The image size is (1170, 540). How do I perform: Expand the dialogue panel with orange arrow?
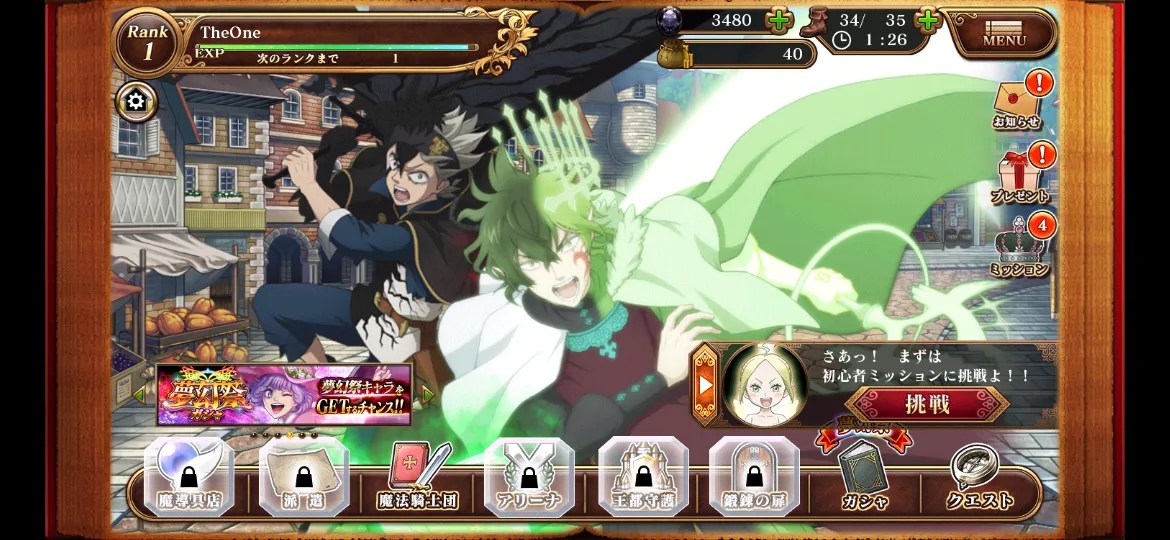pos(706,384)
